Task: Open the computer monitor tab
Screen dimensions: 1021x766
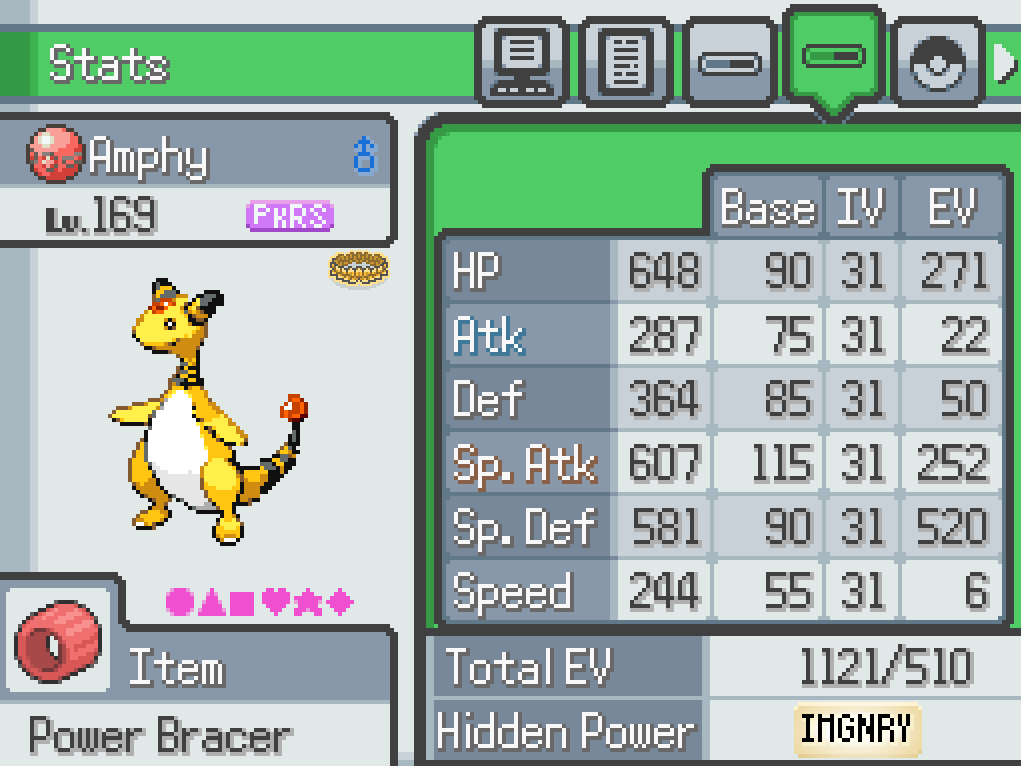Action: (523, 61)
